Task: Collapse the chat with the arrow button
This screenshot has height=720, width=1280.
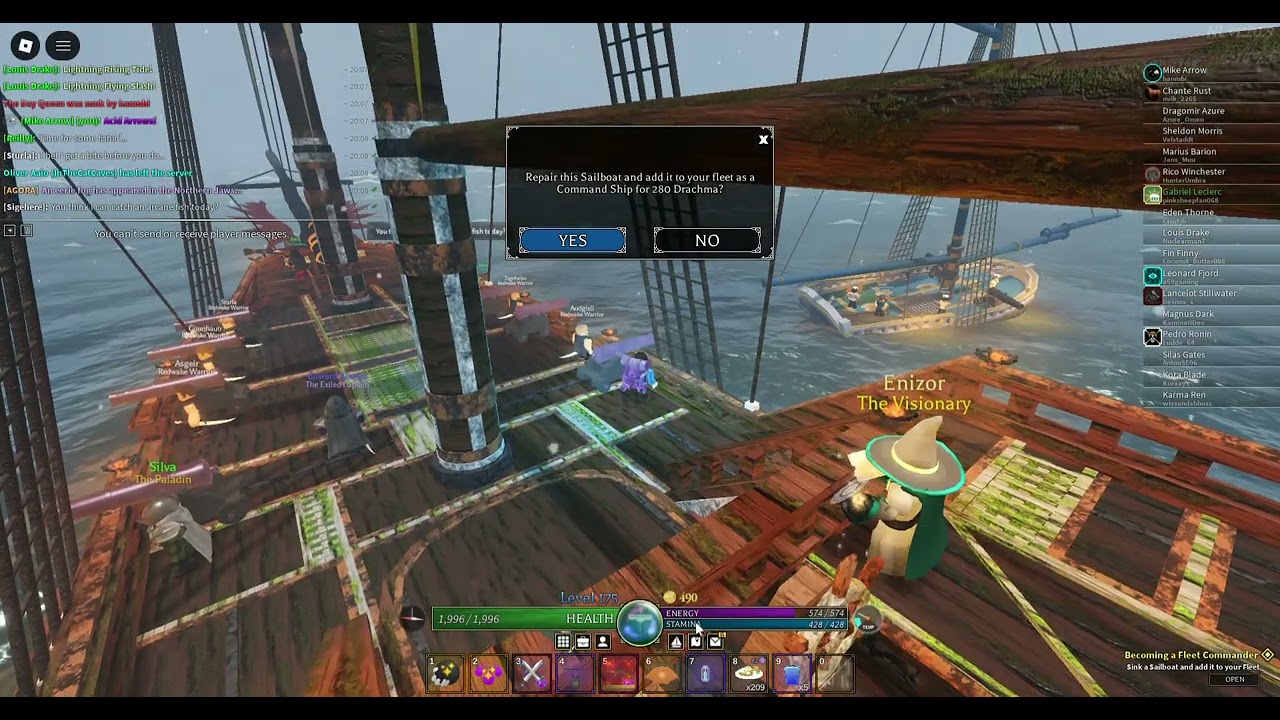Action: 10,231
